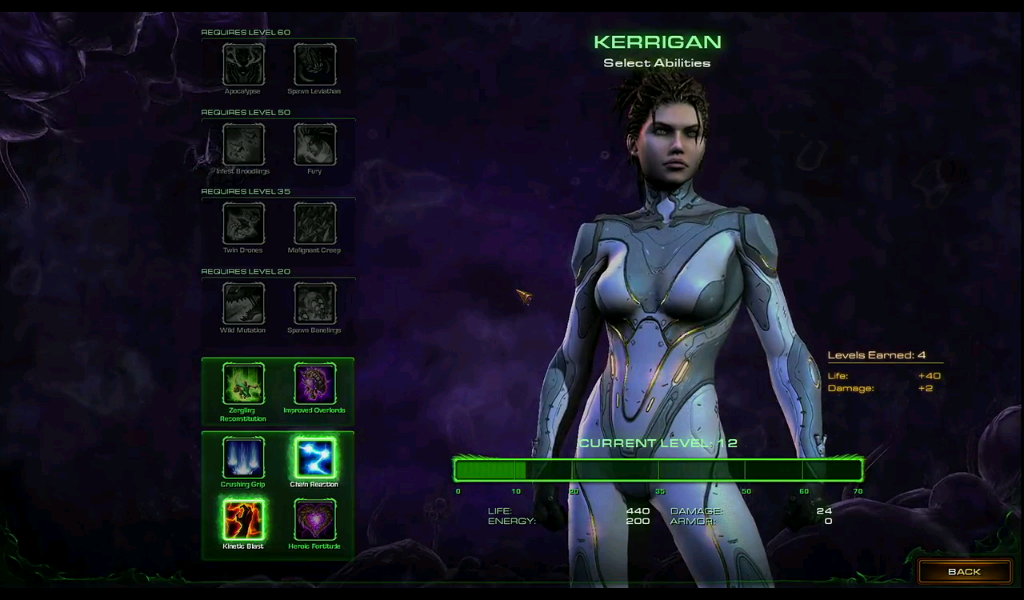
Task: Click the locked Twin Drones ability
Action: pyautogui.click(x=243, y=223)
